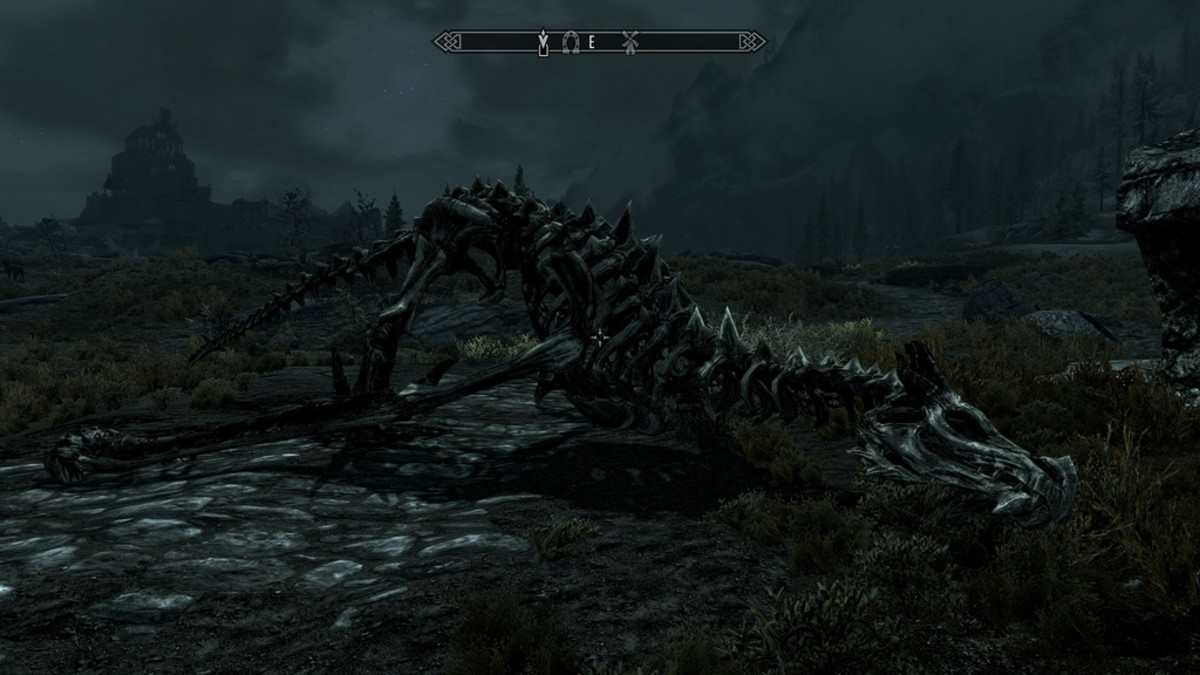The image size is (1200, 675).
Task: Select the horseshoe stable marker on compass
Action: (570, 42)
